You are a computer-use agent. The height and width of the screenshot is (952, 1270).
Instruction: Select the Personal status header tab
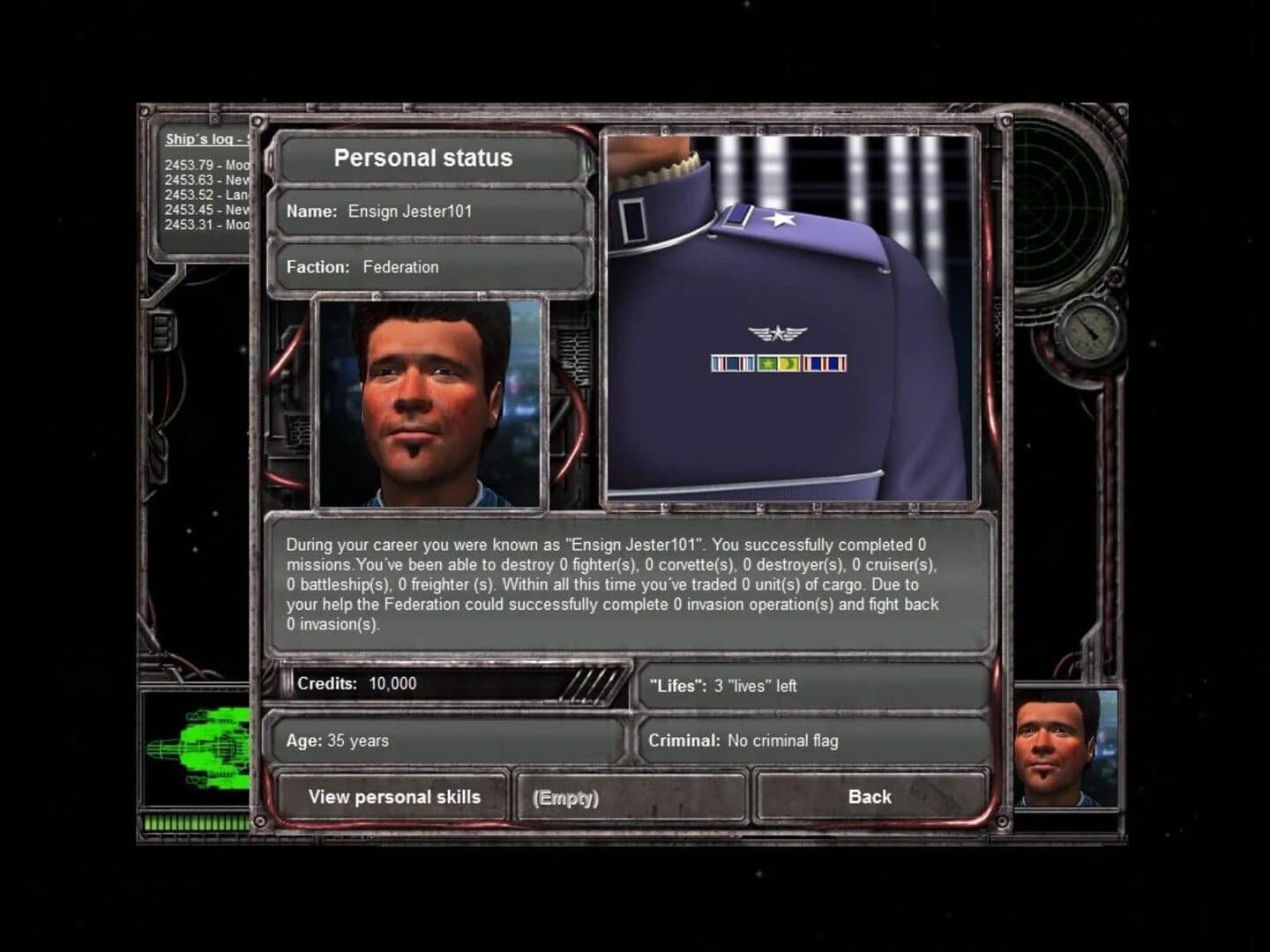point(423,159)
